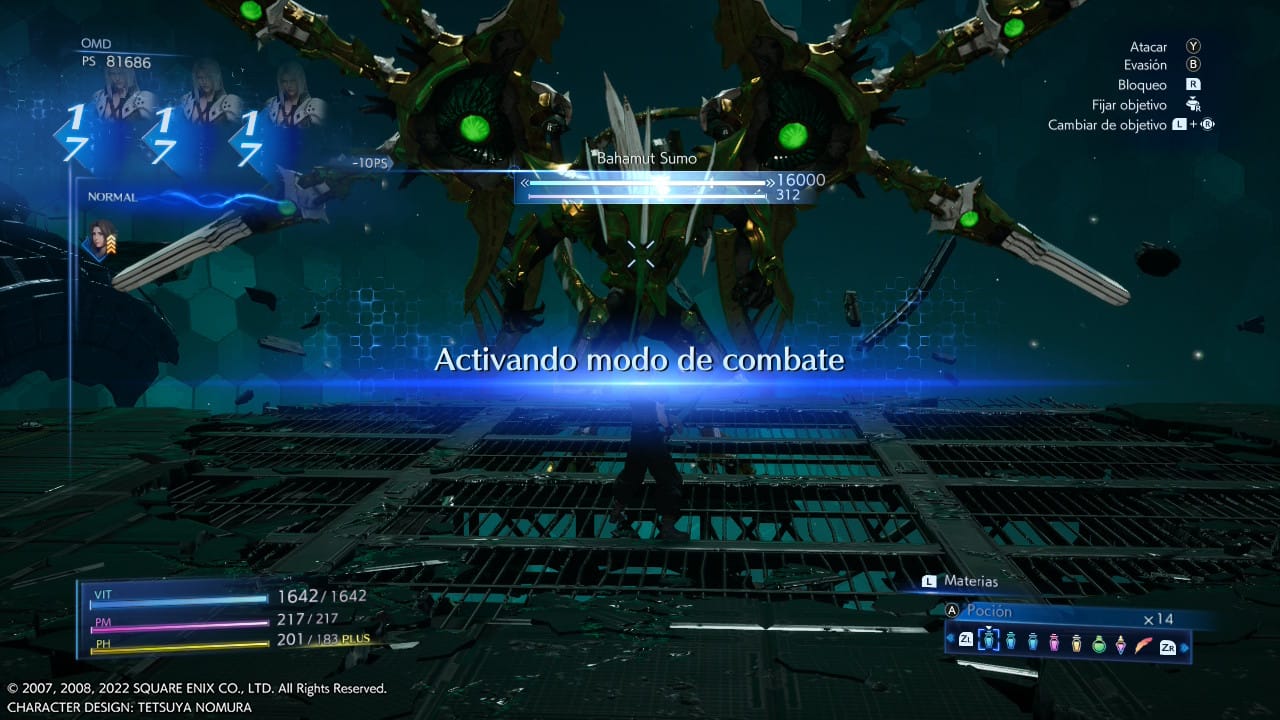Click the ZR shortcut icon in item bar
This screenshot has width=1280, height=720.
[1168, 646]
